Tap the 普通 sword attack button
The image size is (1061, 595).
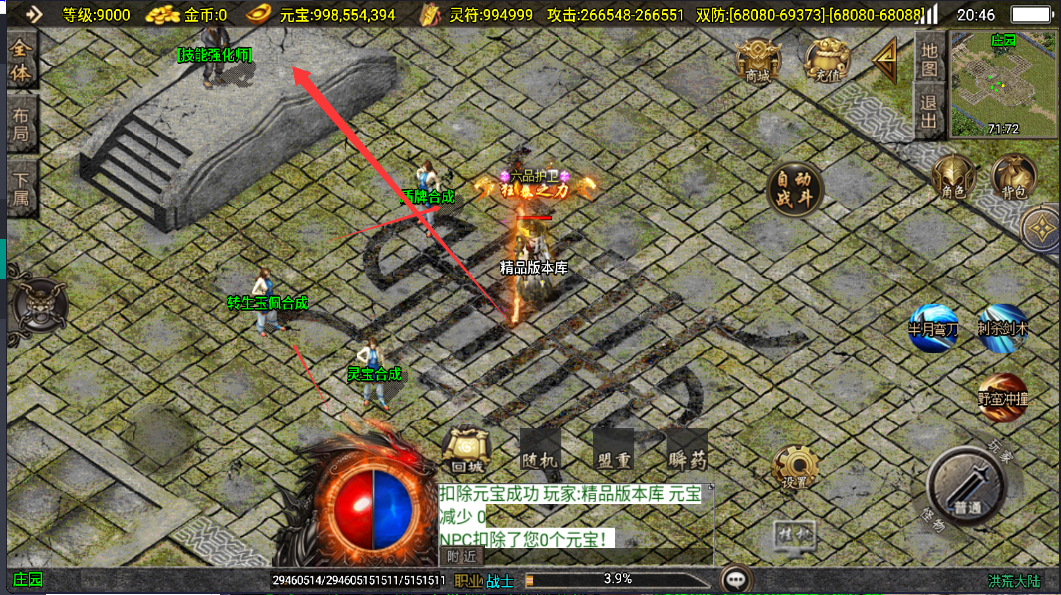pos(966,489)
